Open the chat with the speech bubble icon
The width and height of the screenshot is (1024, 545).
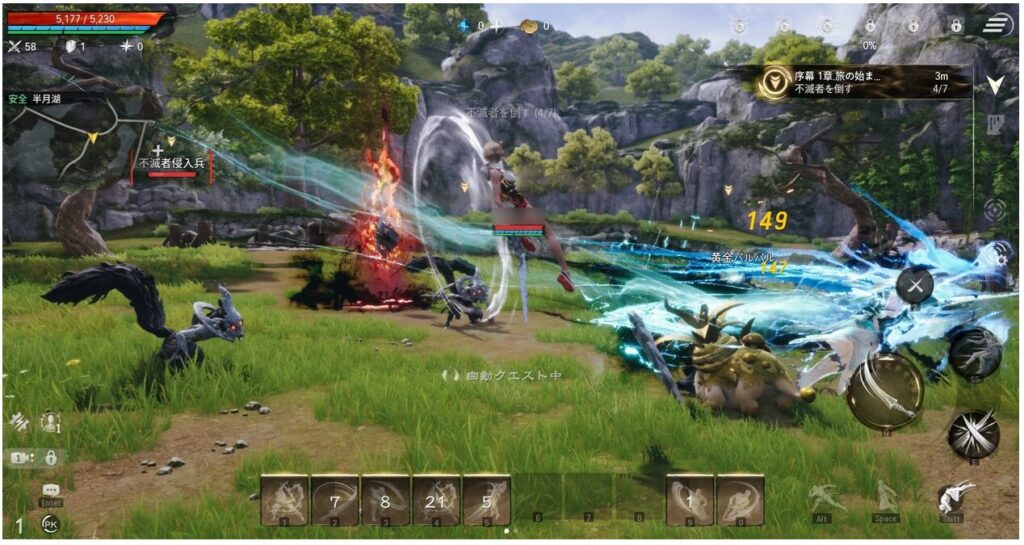[51, 490]
